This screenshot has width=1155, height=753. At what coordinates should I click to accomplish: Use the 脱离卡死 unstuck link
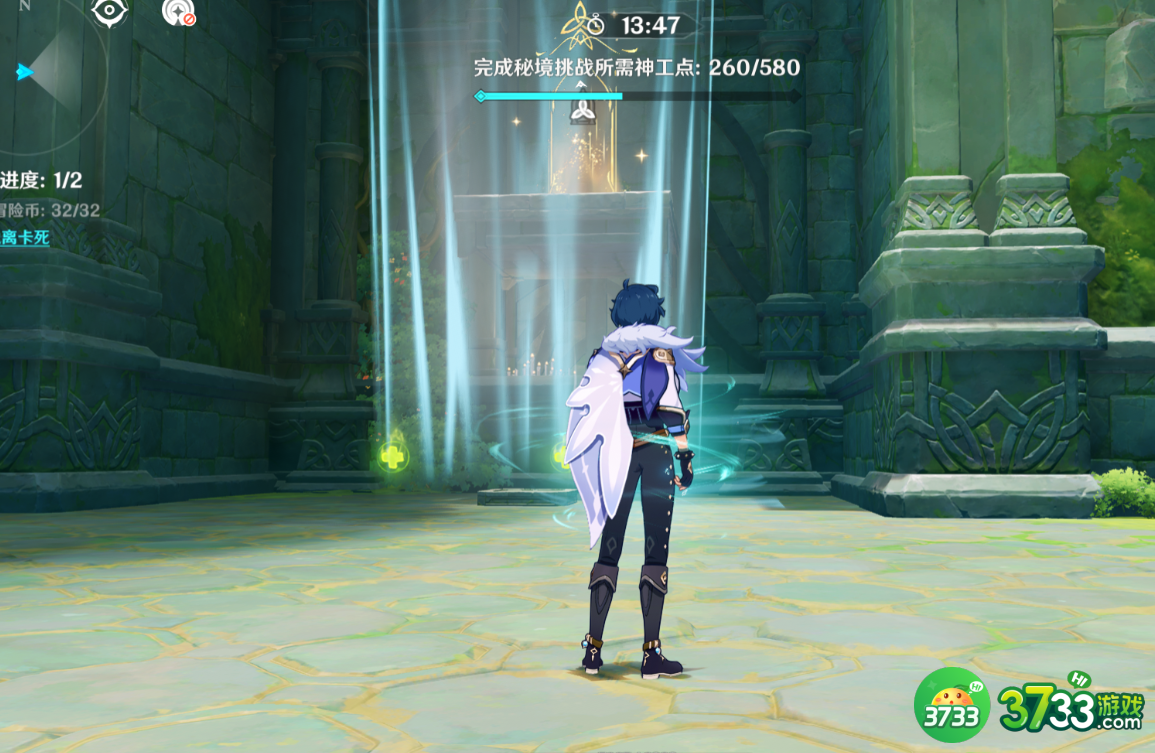tap(24, 238)
